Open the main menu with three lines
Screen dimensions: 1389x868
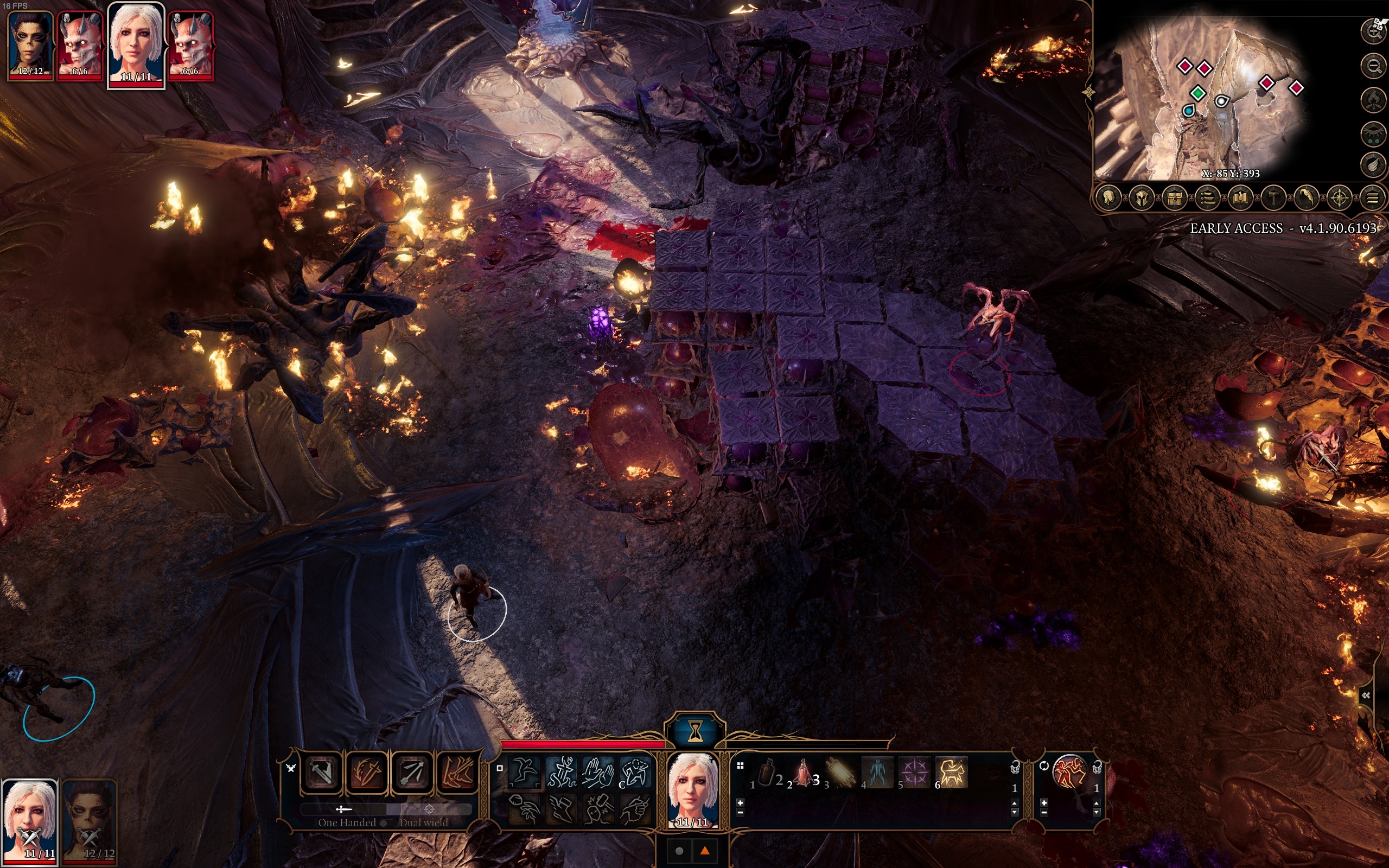coord(1372,199)
